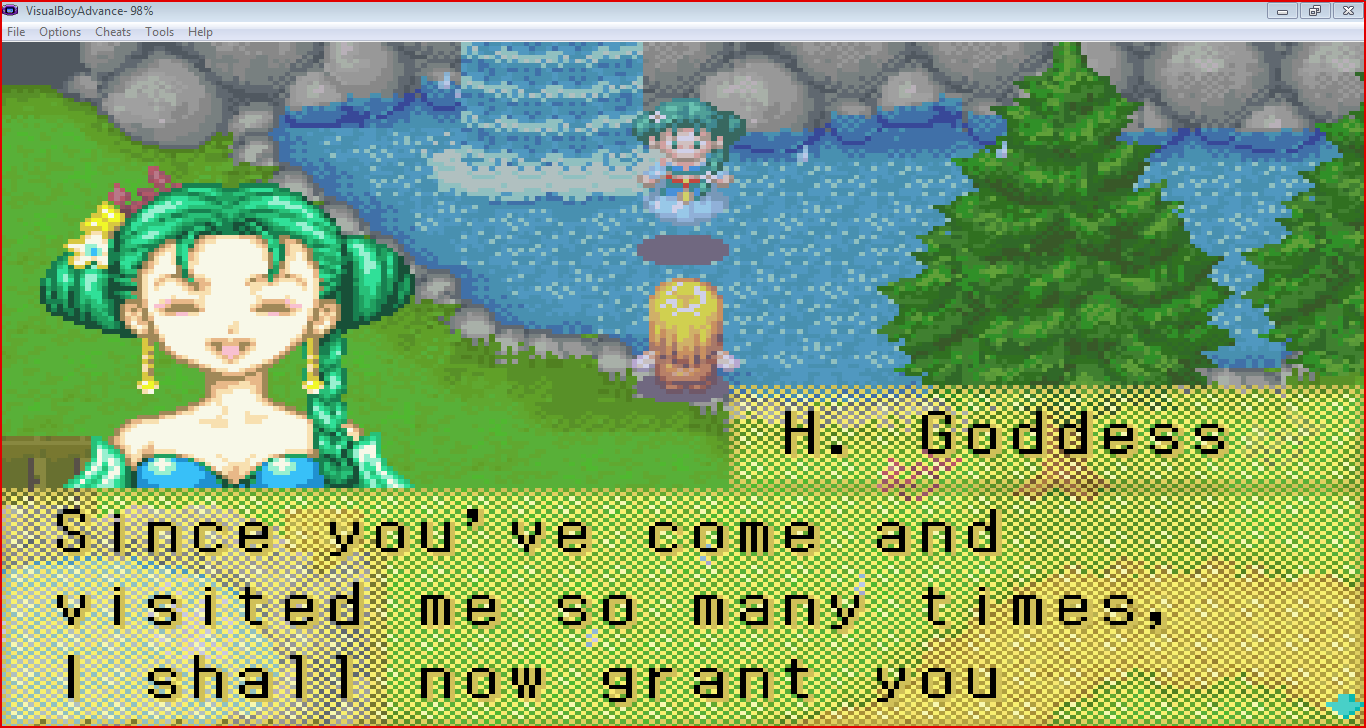The height and width of the screenshot is (728, 1366).
Task: Click the minimize window icon
Action: pyautogui.click(x=1281, y=11)
